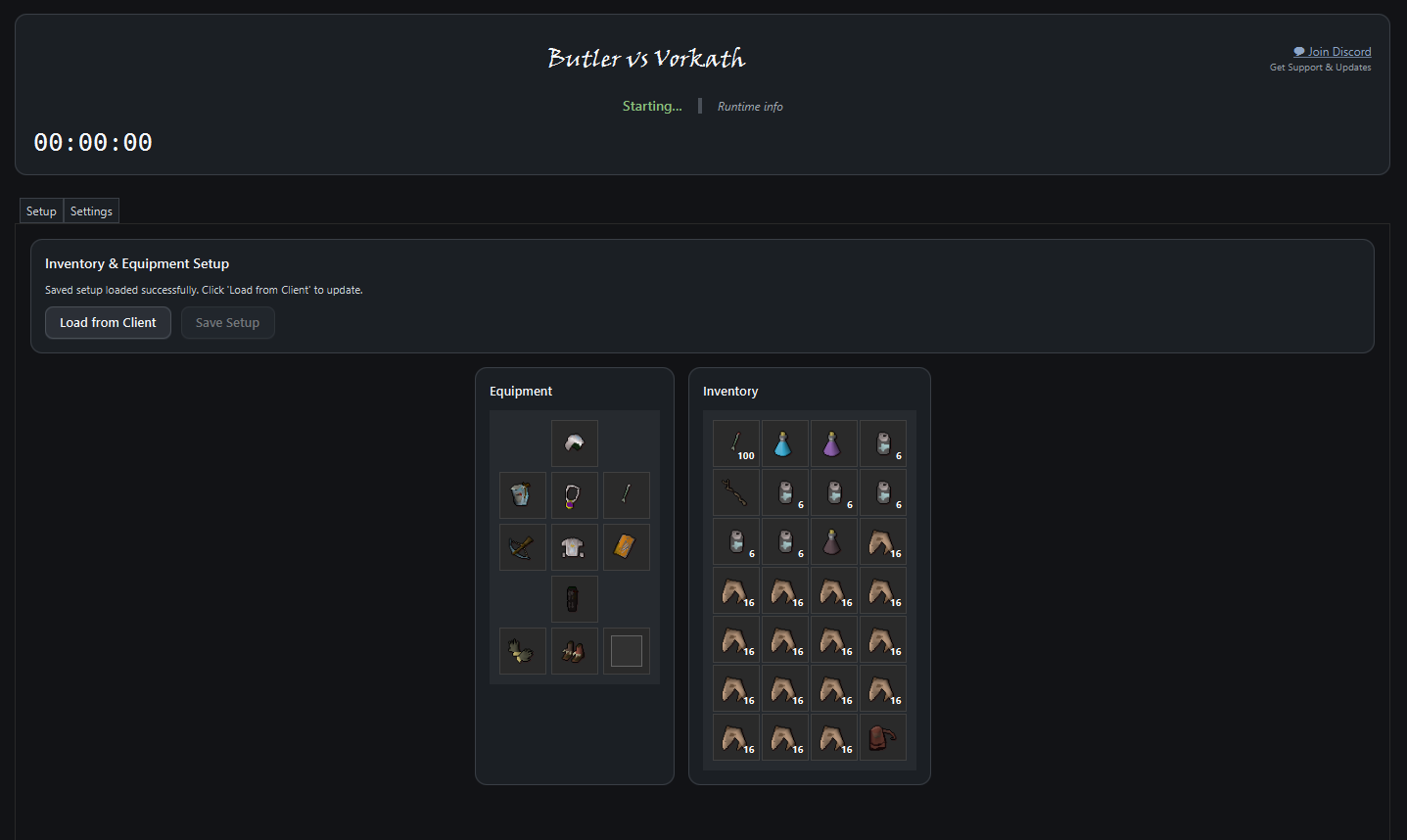Select the orange book in the shield slot
Image resolution: width=1407 pixels, height=840 pixels.
(626, 547)
